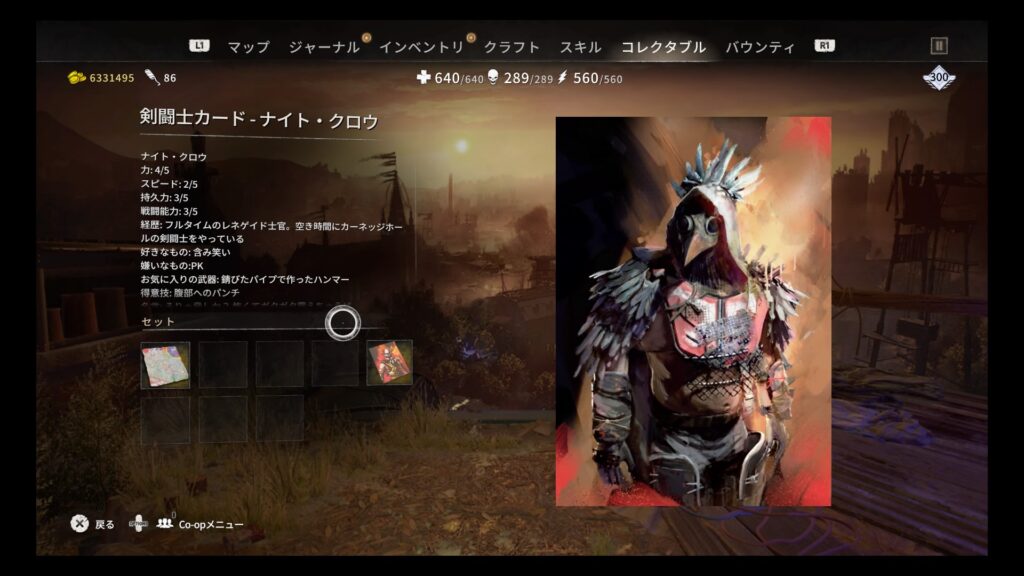The width and height of the screenshot is (1024, 576).
Task: Choose the Night Crow gladiator card slot
Action: pyautogui.click(x=389, y=364)
